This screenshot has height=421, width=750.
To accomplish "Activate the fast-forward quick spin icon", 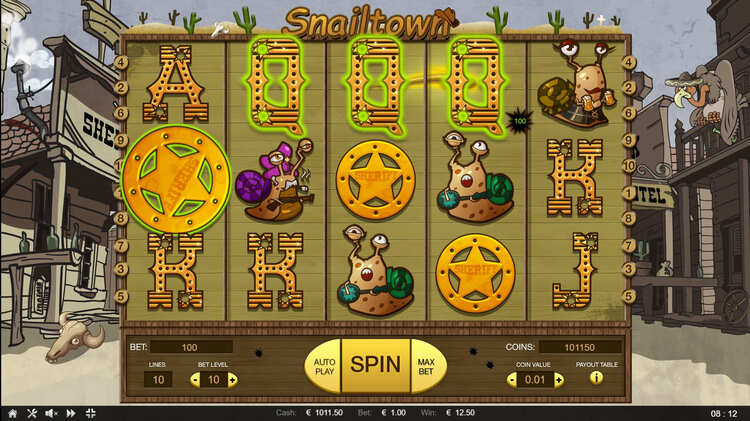I will 71,413.
